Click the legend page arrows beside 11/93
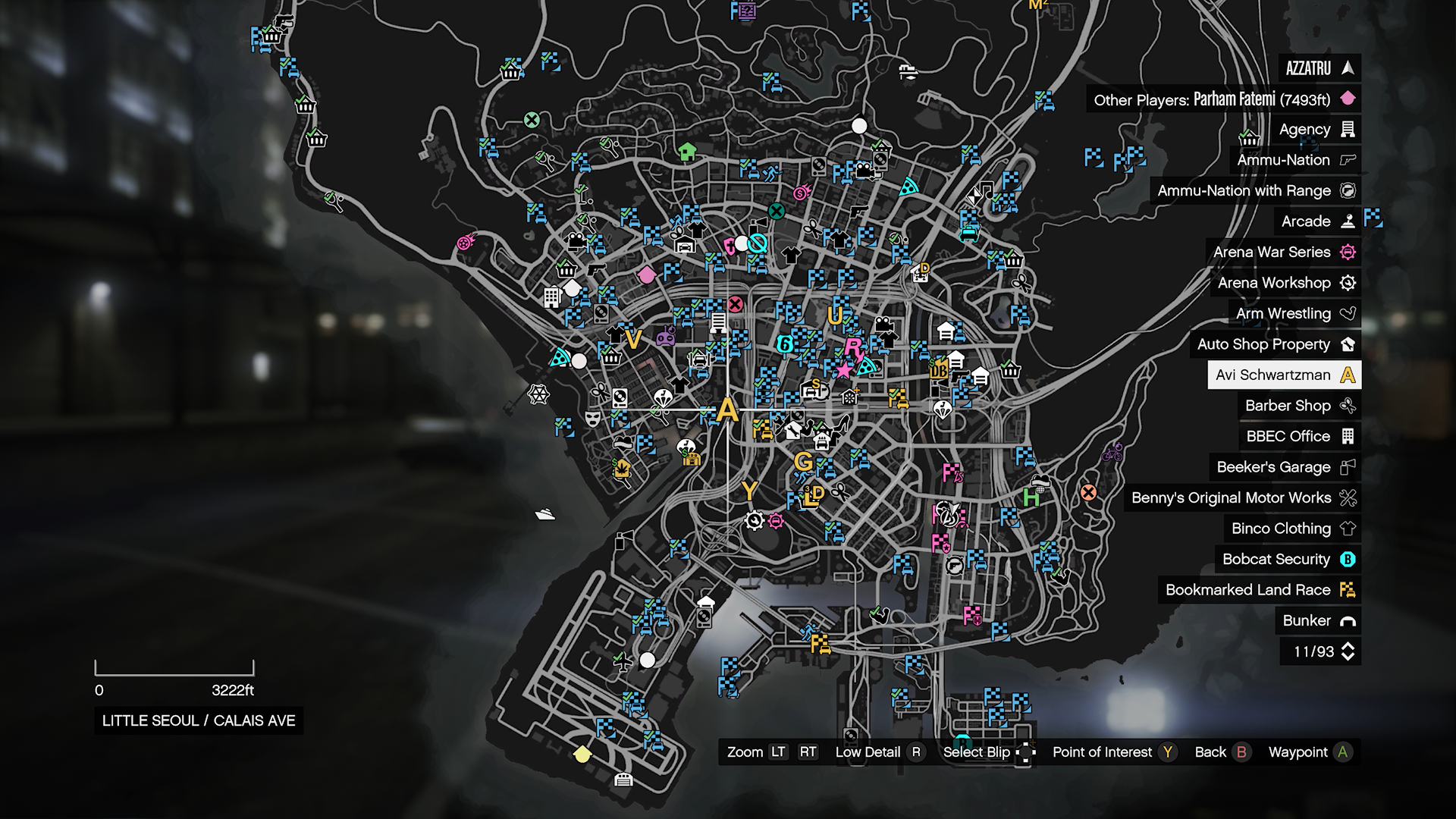1456x819 pixels. click(1348, 651)
